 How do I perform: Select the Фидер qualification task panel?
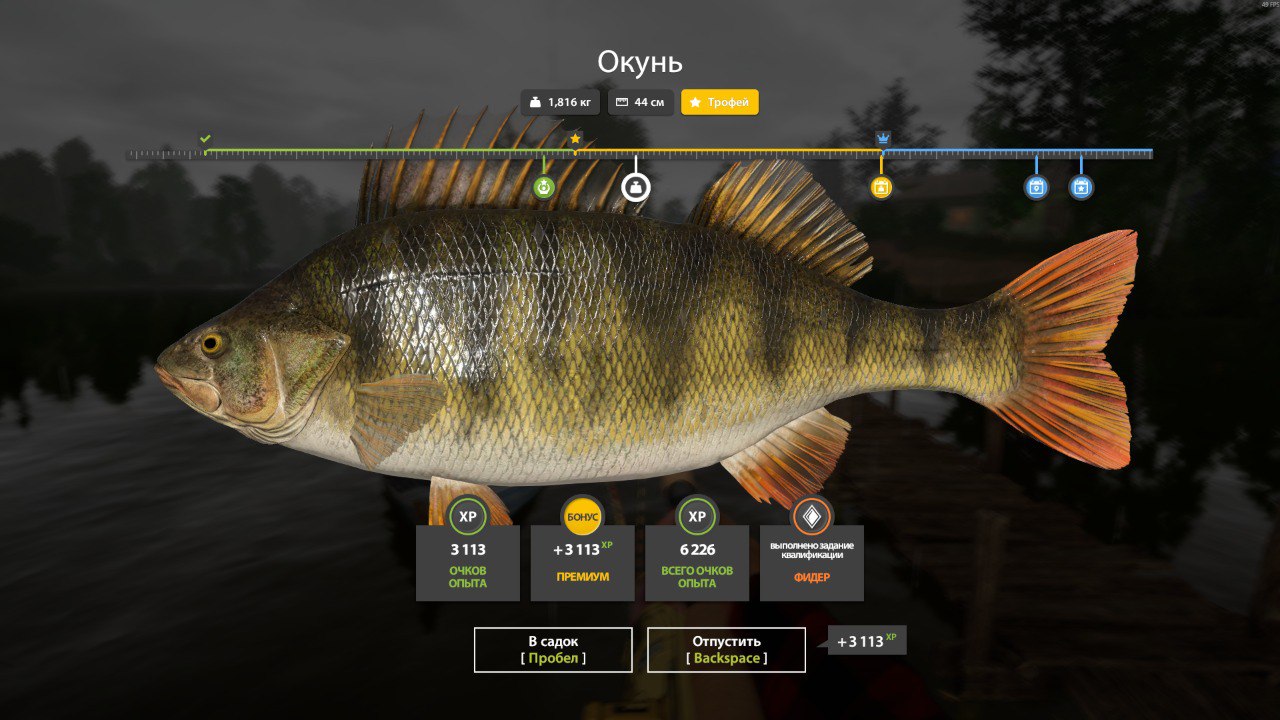pos(811,562)
